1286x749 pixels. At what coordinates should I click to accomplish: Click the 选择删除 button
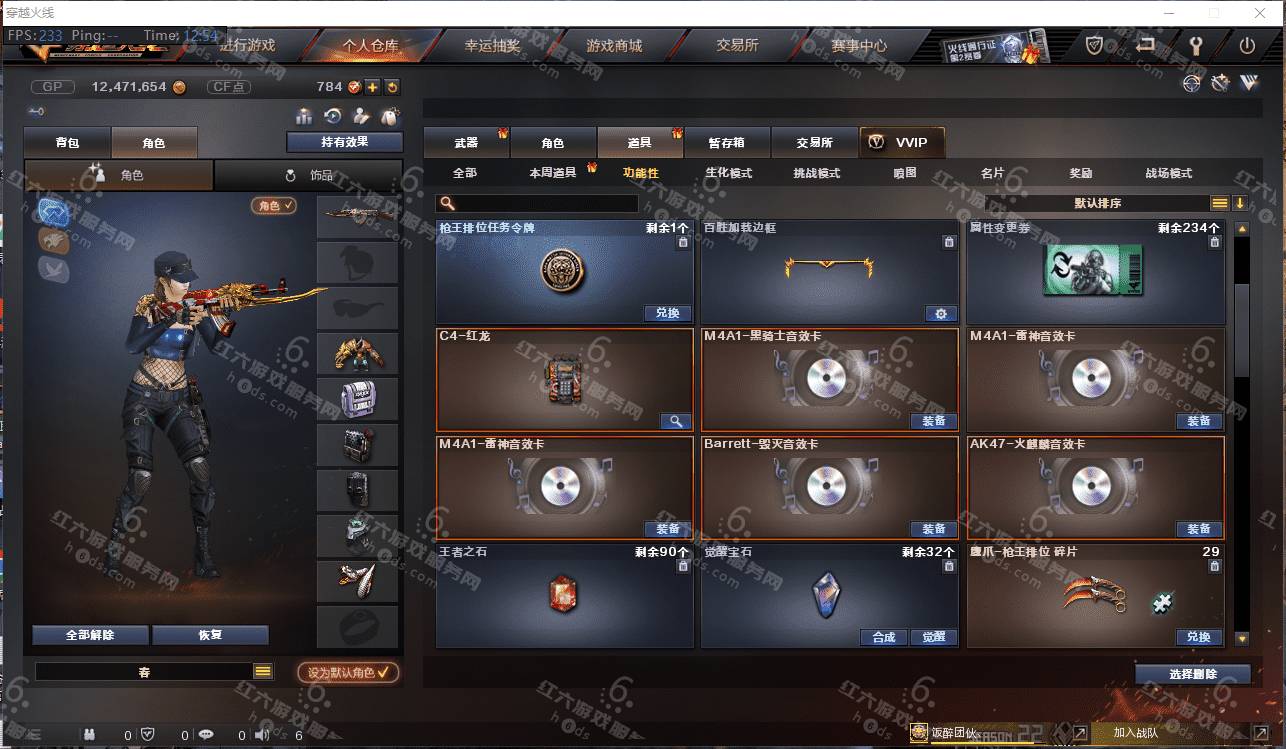tap(1192, 674)
